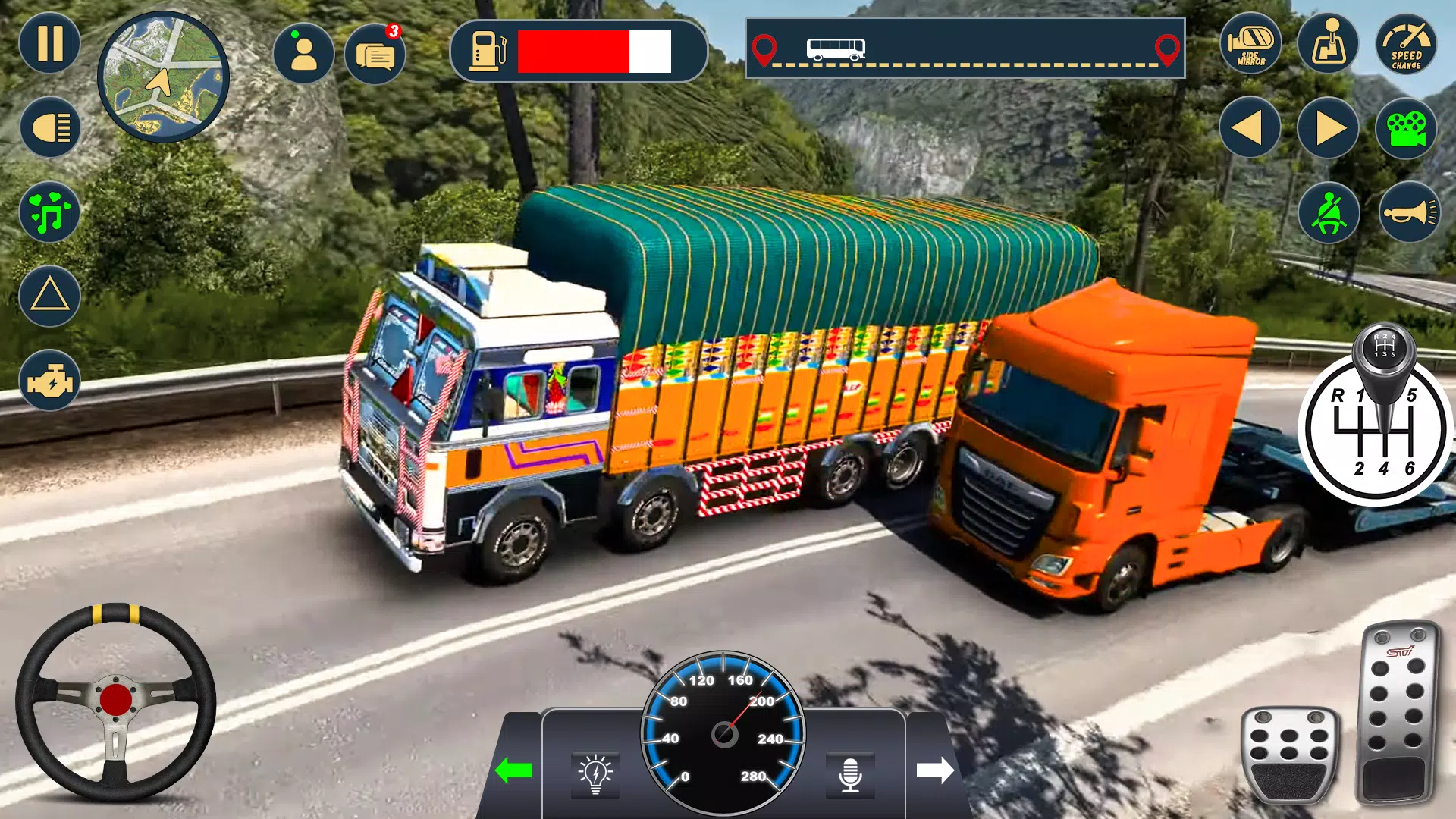Toggle the Side Mirror view
Image resolution: width=1456 pixels, height=819 pixels.
tap(1250, 44)
